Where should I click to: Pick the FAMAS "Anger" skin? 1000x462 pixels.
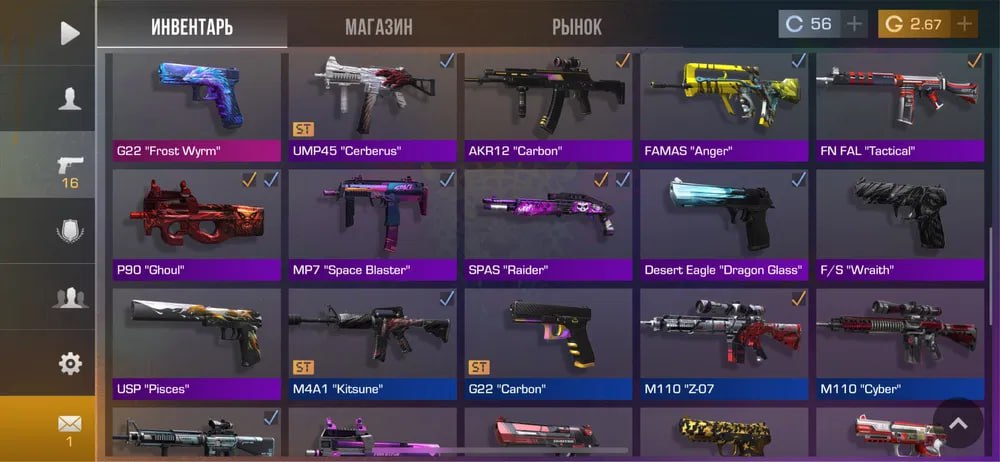724,107
